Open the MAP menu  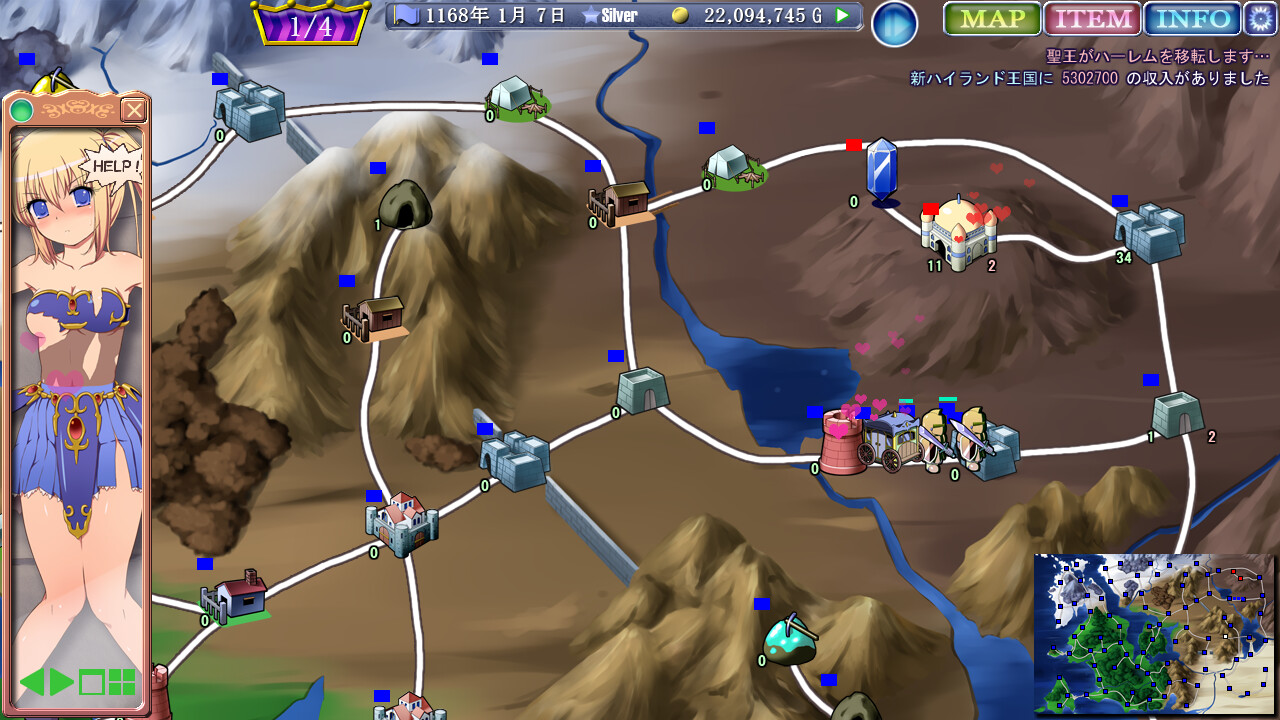tap(992, 19)
